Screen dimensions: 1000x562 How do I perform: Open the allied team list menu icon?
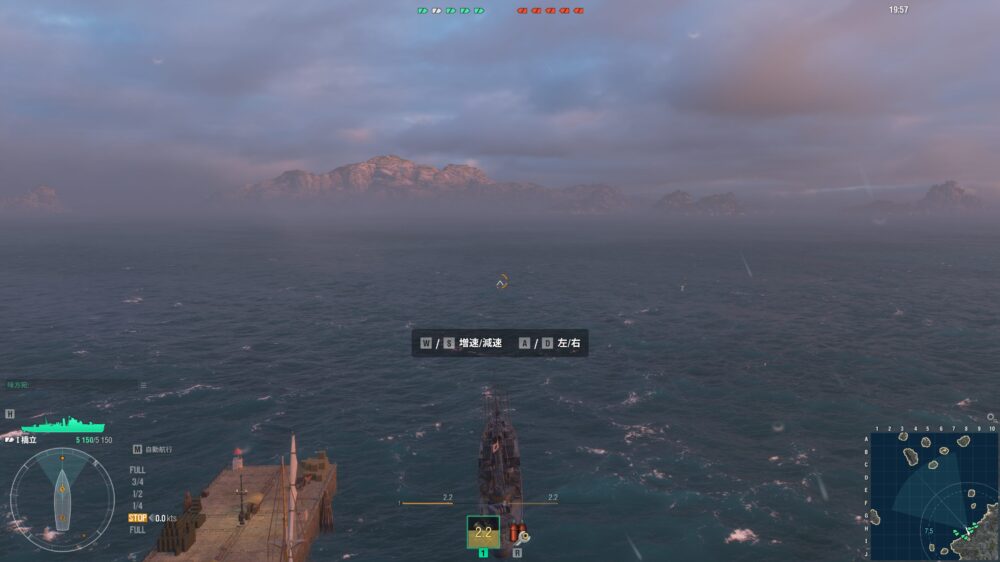click(143, 385)
